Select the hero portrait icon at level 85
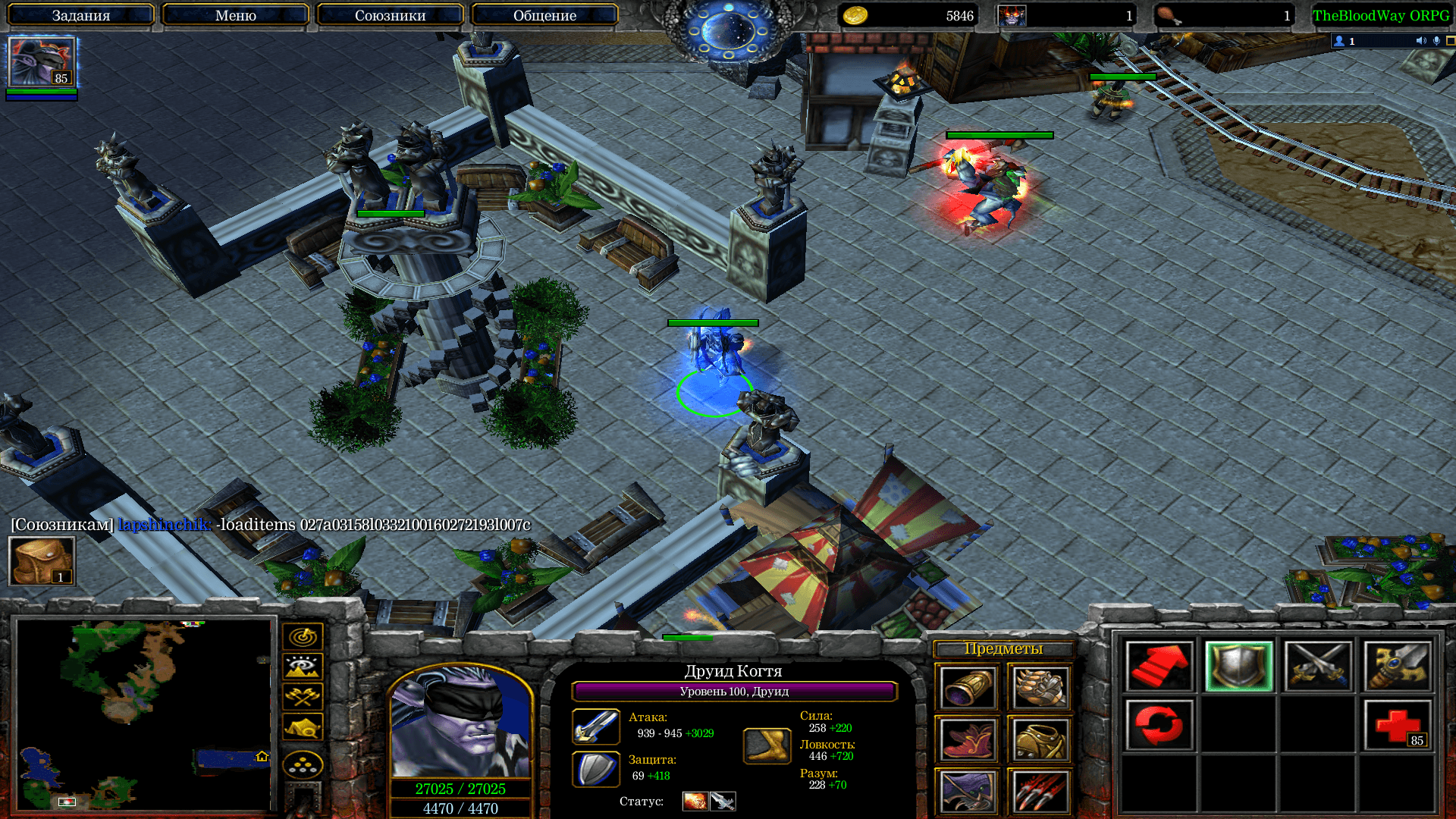 [x=42, y=62]
